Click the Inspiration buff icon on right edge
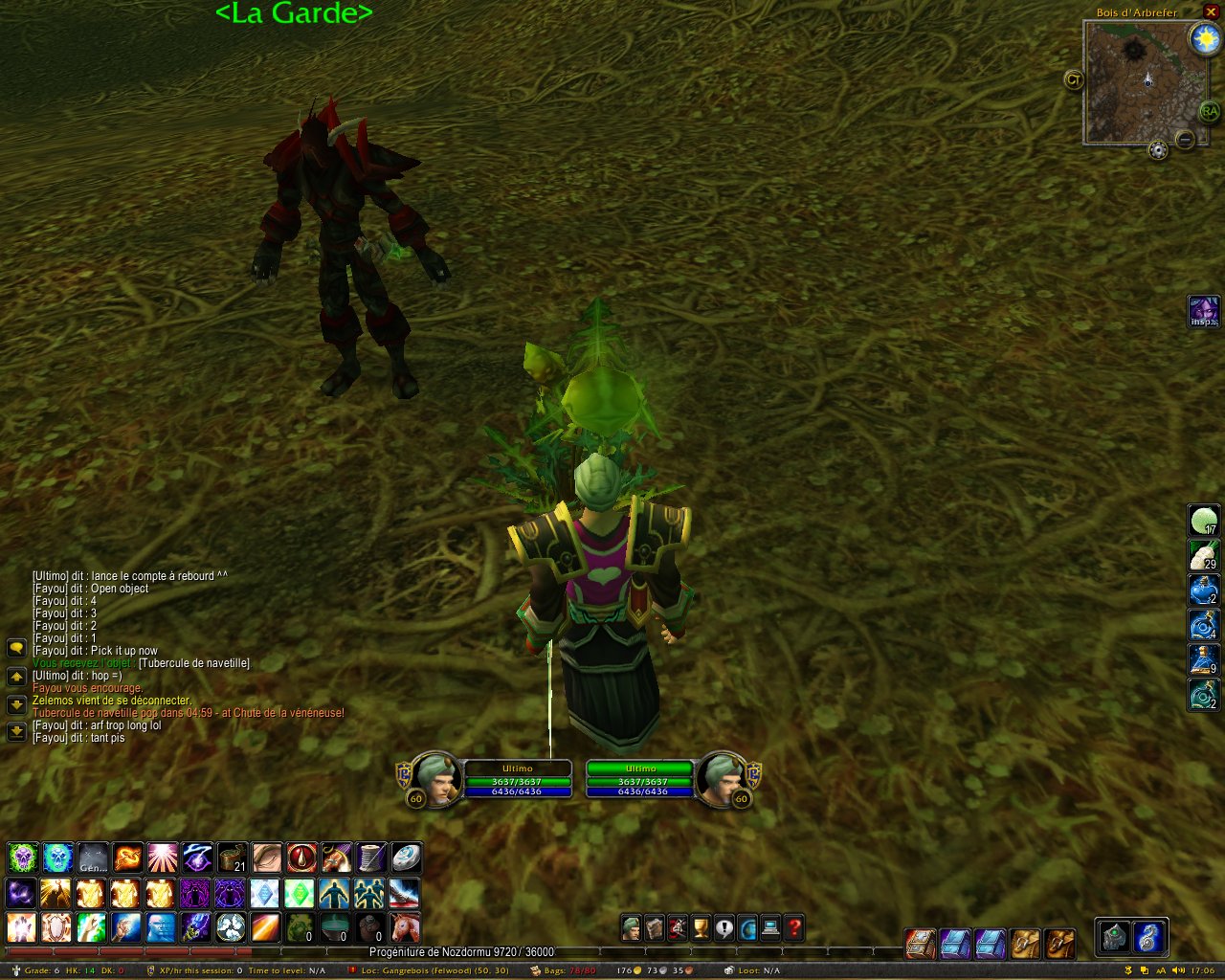This screenshot has width=1225, height=980. (1203, 312)
